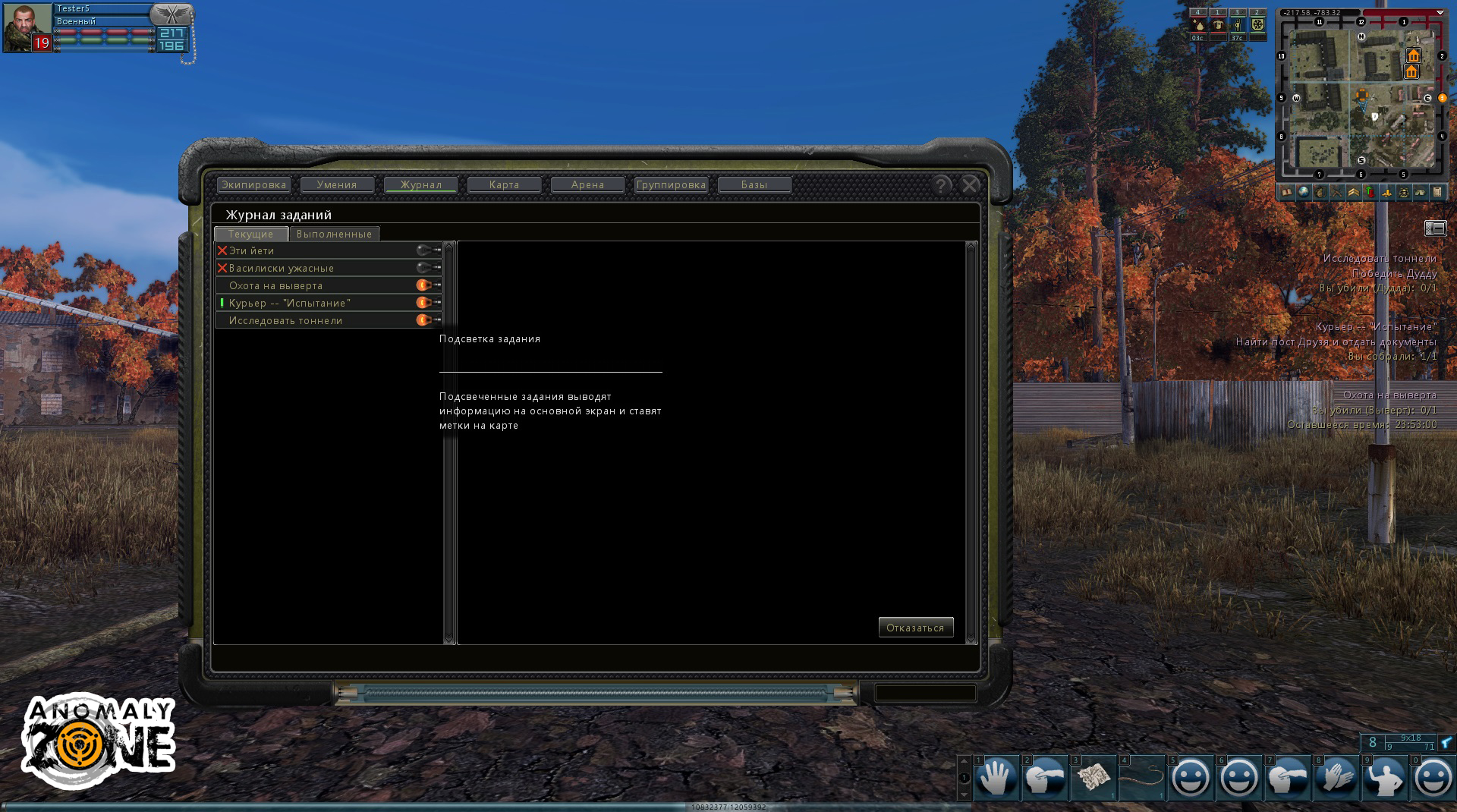Screen dimensions: 1457x812
Task: Select the Группировка tab
Action: click(x=671, y=184)
